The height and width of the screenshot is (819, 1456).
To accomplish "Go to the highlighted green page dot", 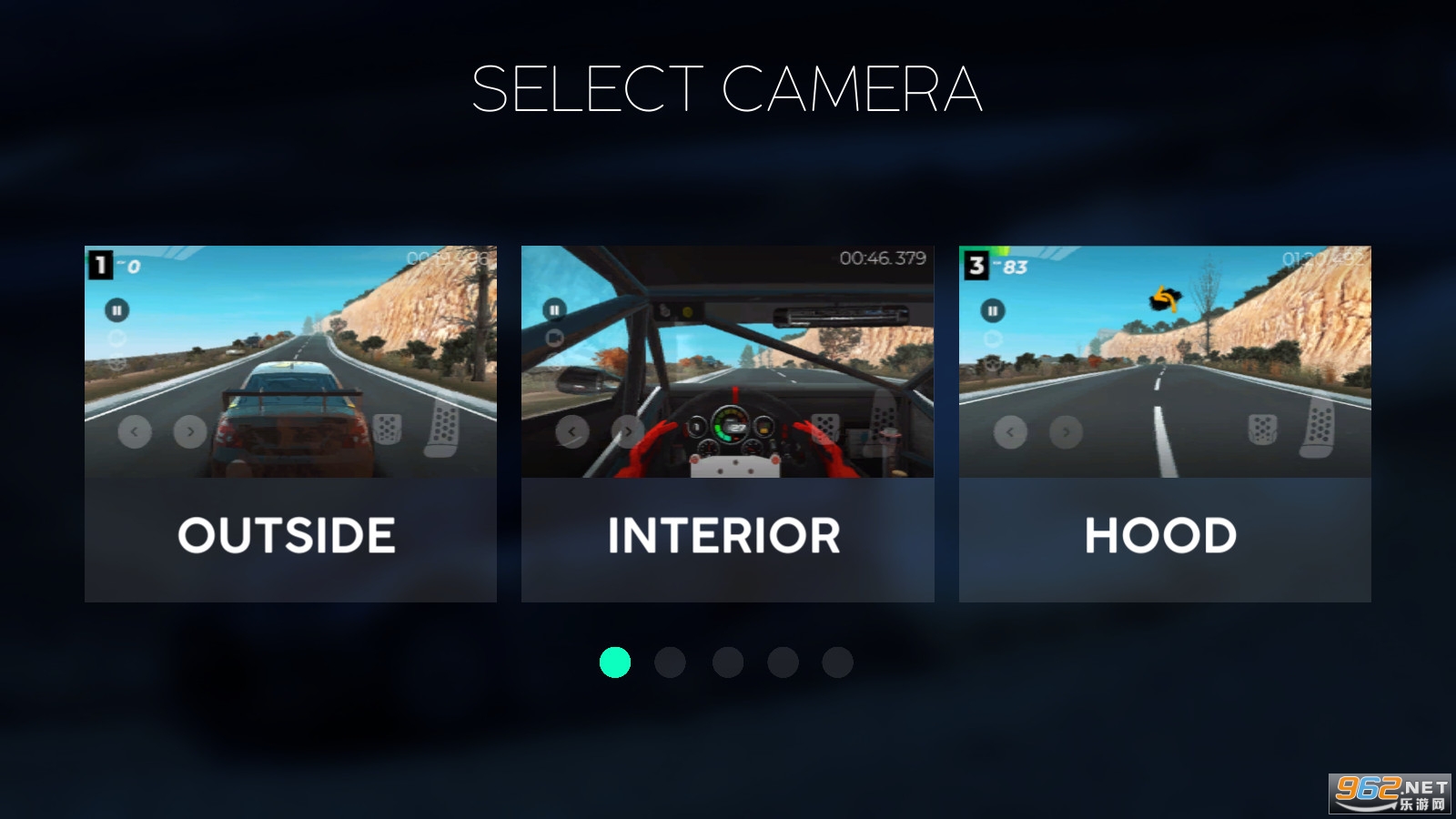I will tap(615, 662).
